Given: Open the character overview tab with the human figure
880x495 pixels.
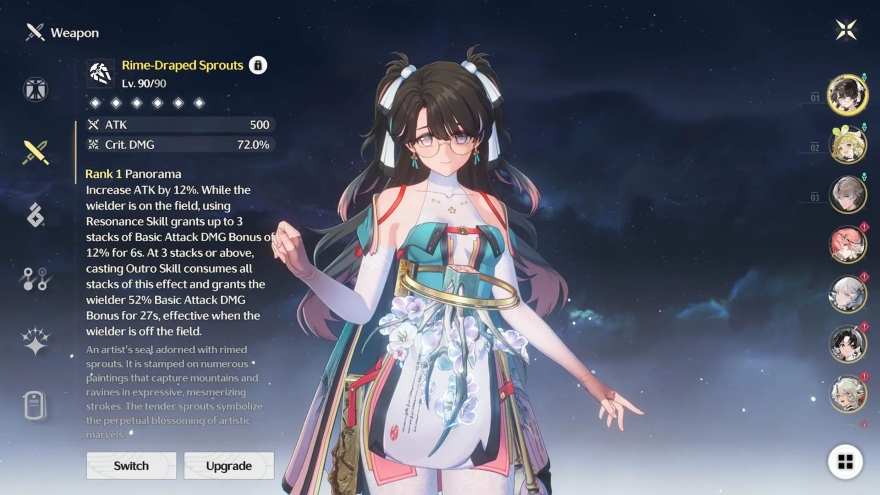Looking at the screenshot, I should point(36,89).
